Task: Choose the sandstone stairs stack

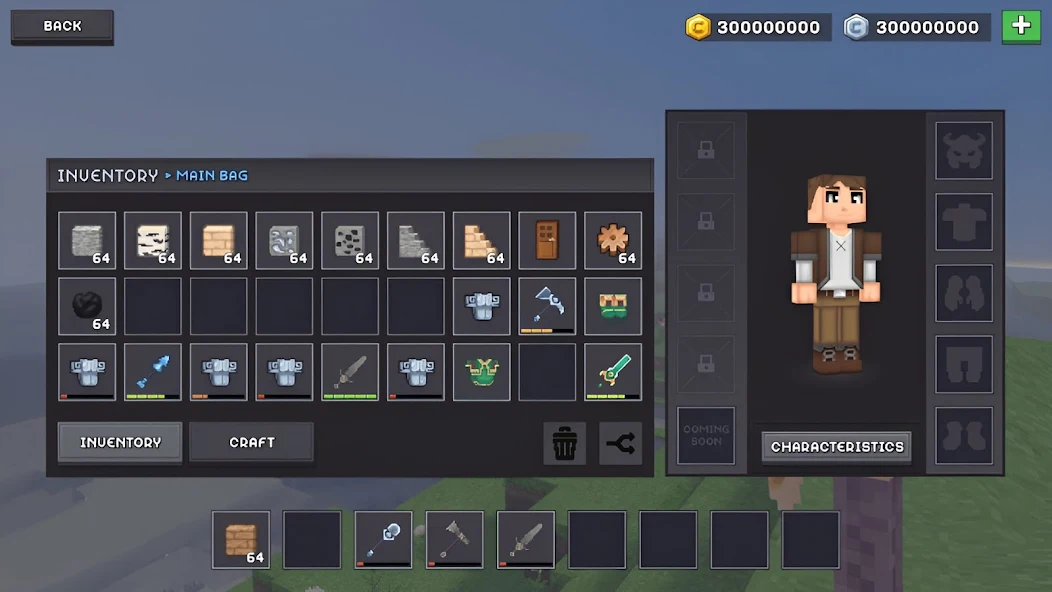Action: point(481,241)
